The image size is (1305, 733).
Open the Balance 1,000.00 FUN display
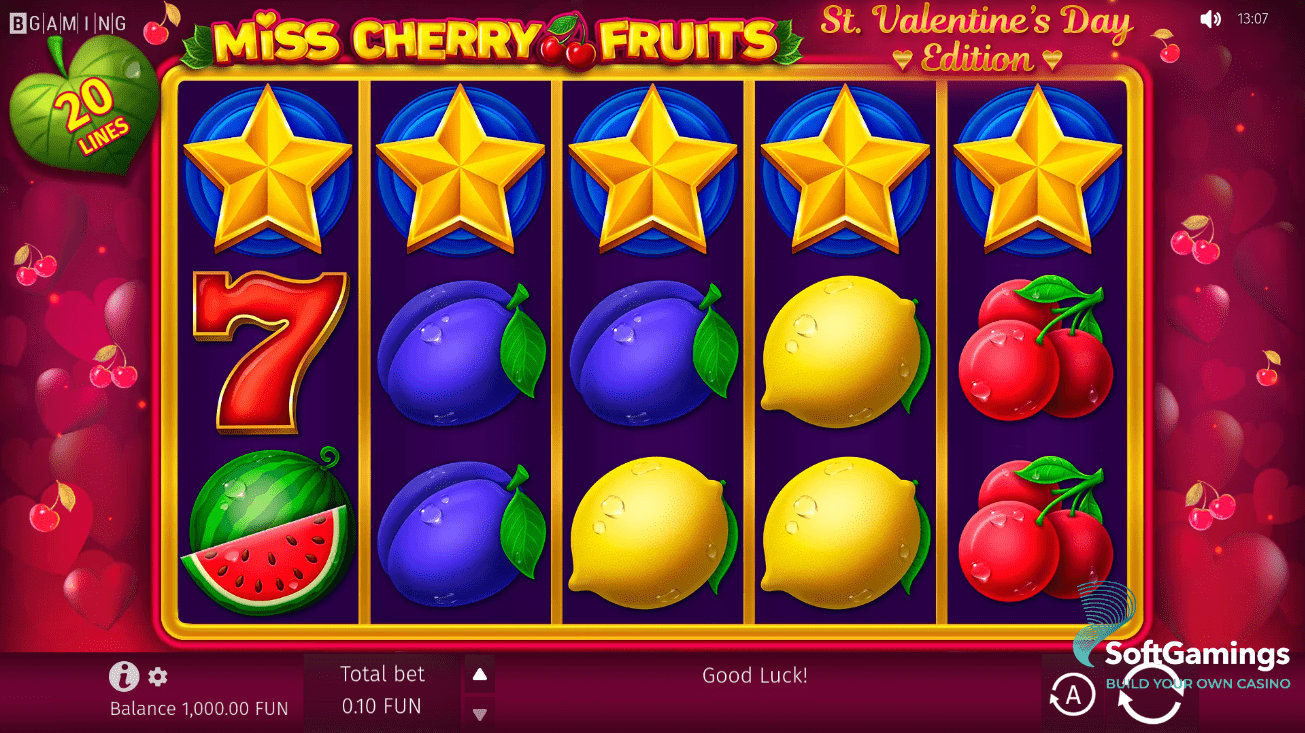point(197,708)
